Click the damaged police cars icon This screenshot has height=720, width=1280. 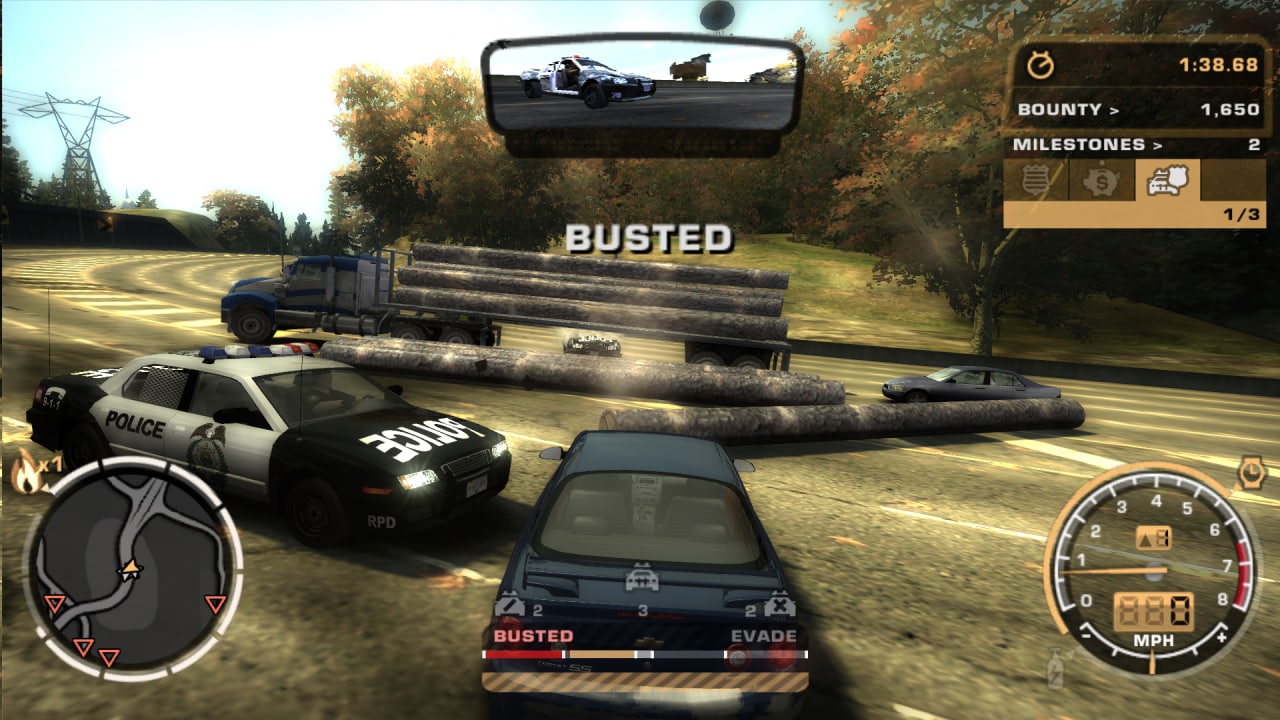[x=510, y=605]
